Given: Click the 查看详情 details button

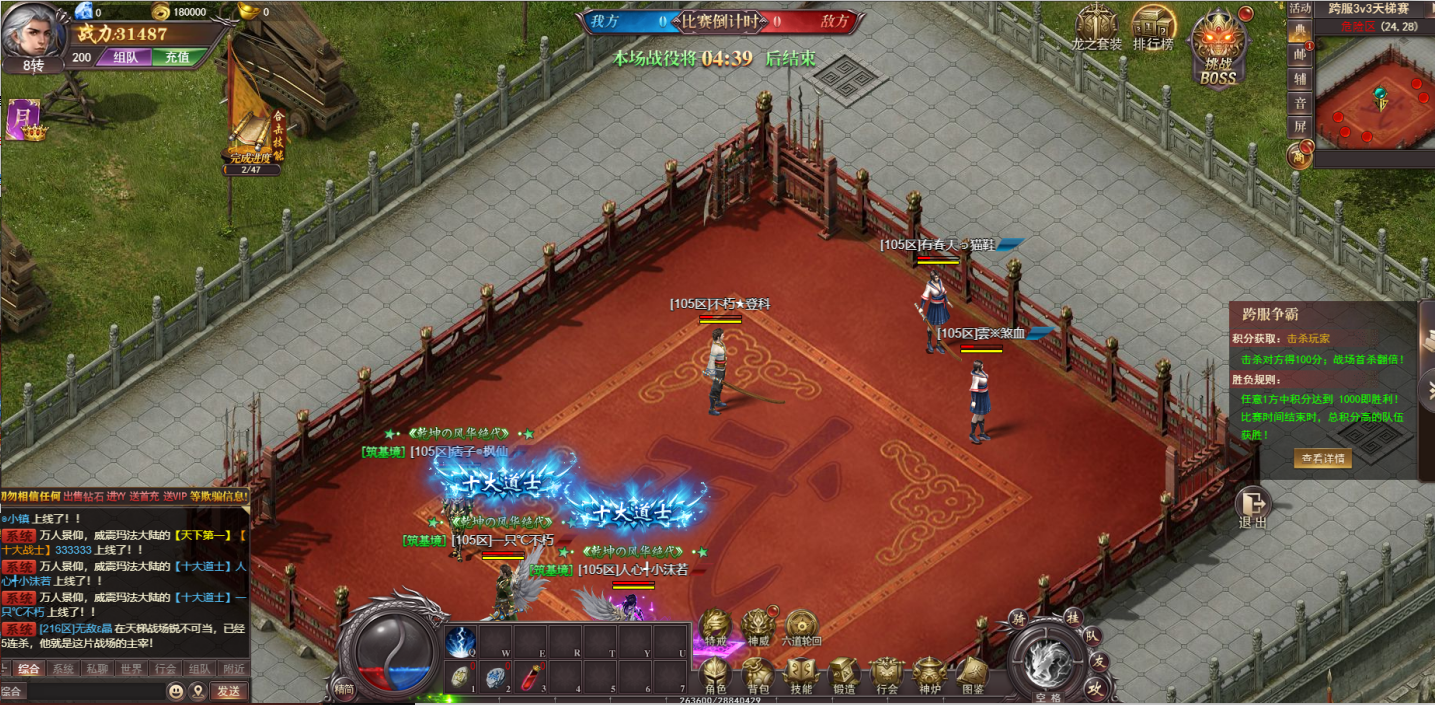Looking at the screenshot, I should click(1322, 458).
